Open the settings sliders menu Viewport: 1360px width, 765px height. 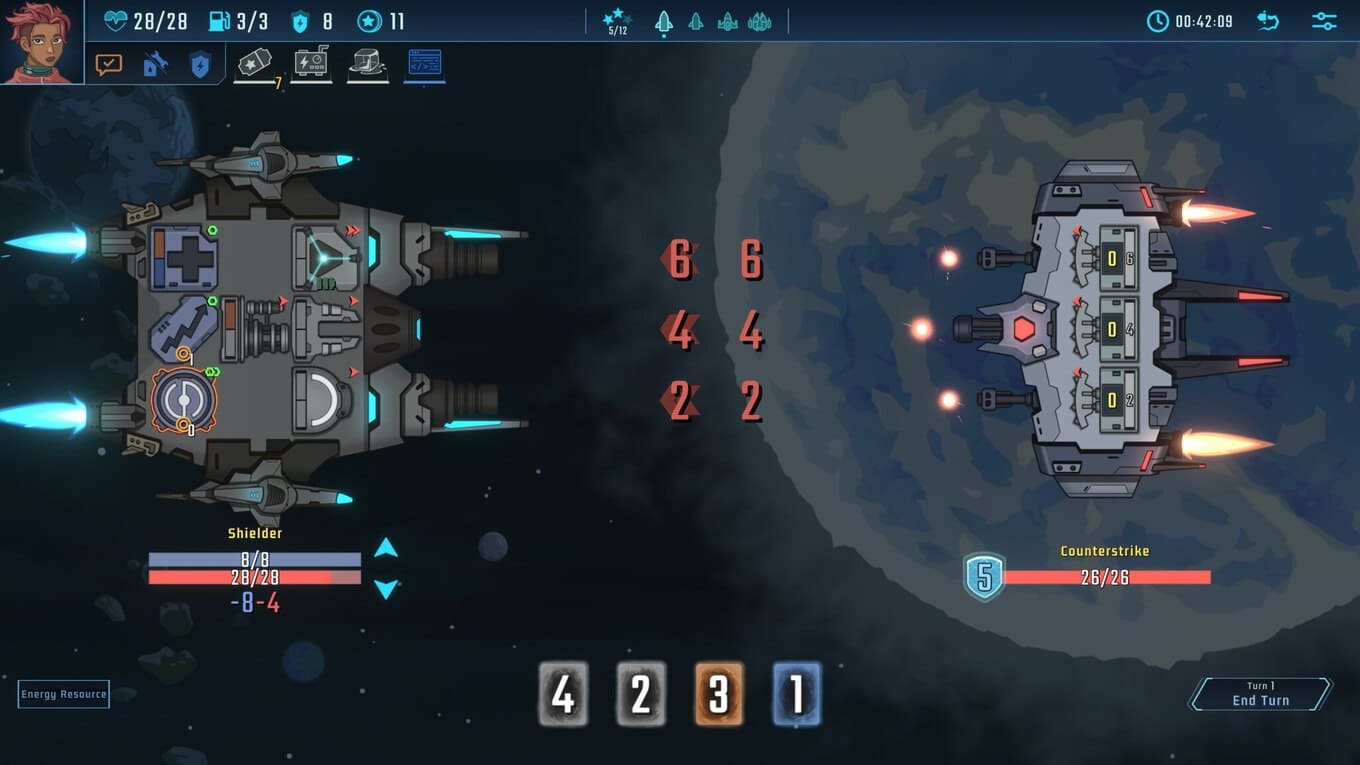pos(1324,21)
